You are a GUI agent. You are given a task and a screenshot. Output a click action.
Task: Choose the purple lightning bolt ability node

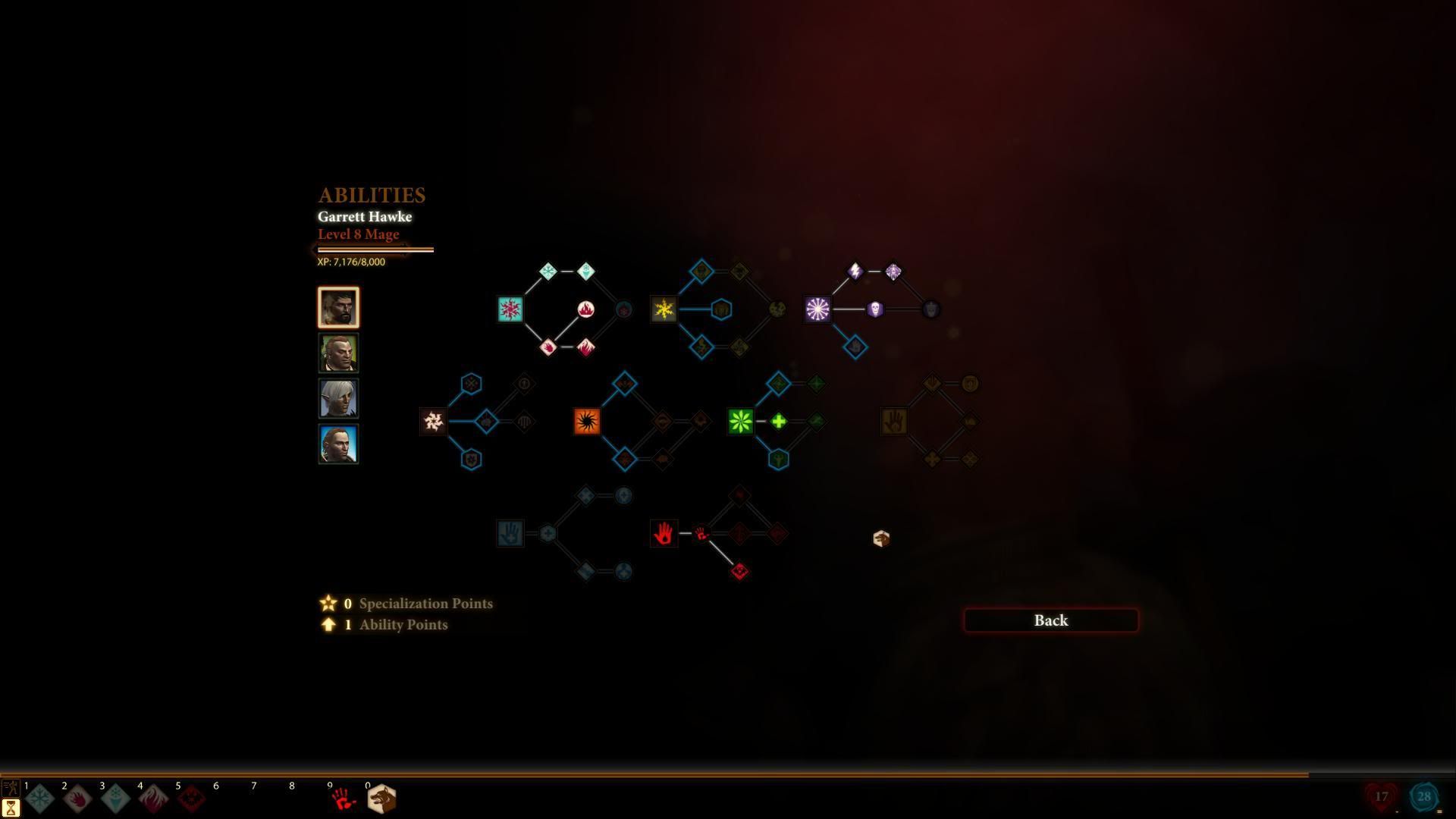(855, 271)
